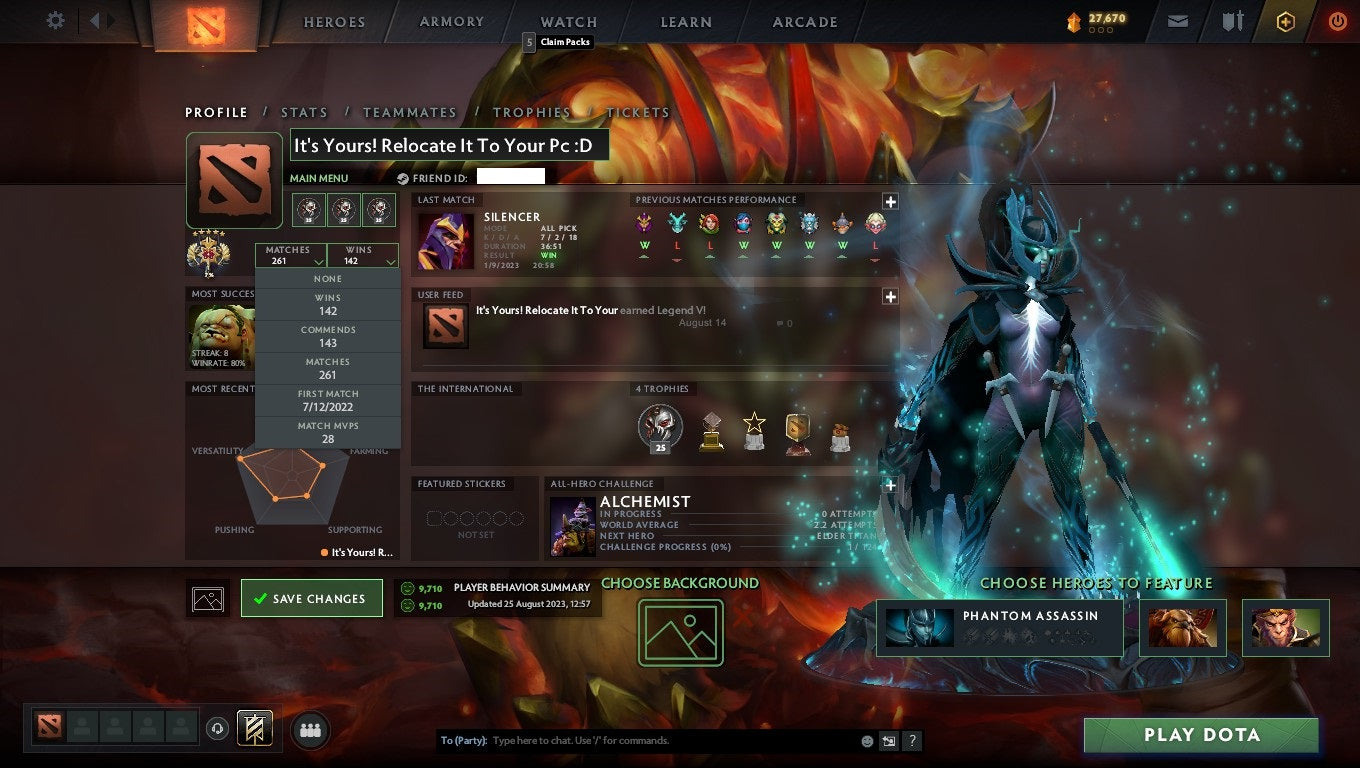Switch to the STATS tab
Screen dimensions: 1360x768
click(304, 112)
